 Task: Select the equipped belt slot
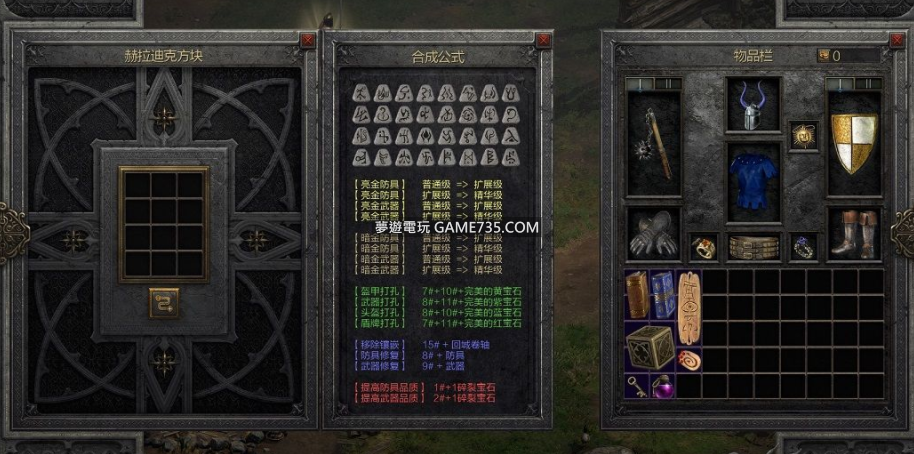753,247
